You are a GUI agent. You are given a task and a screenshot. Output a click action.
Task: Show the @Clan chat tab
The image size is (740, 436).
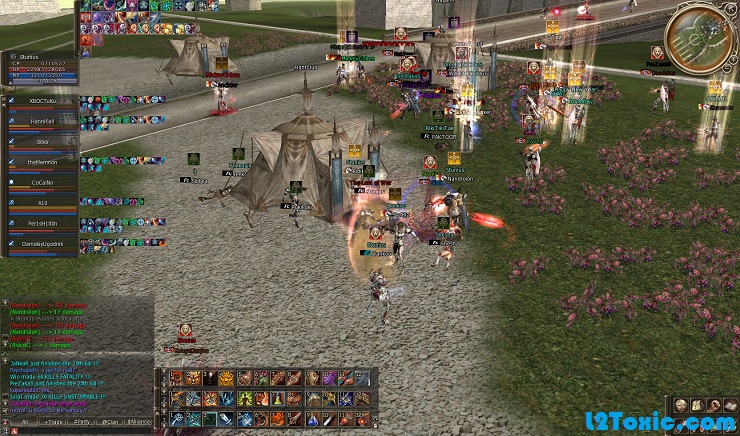coord(110,423)
